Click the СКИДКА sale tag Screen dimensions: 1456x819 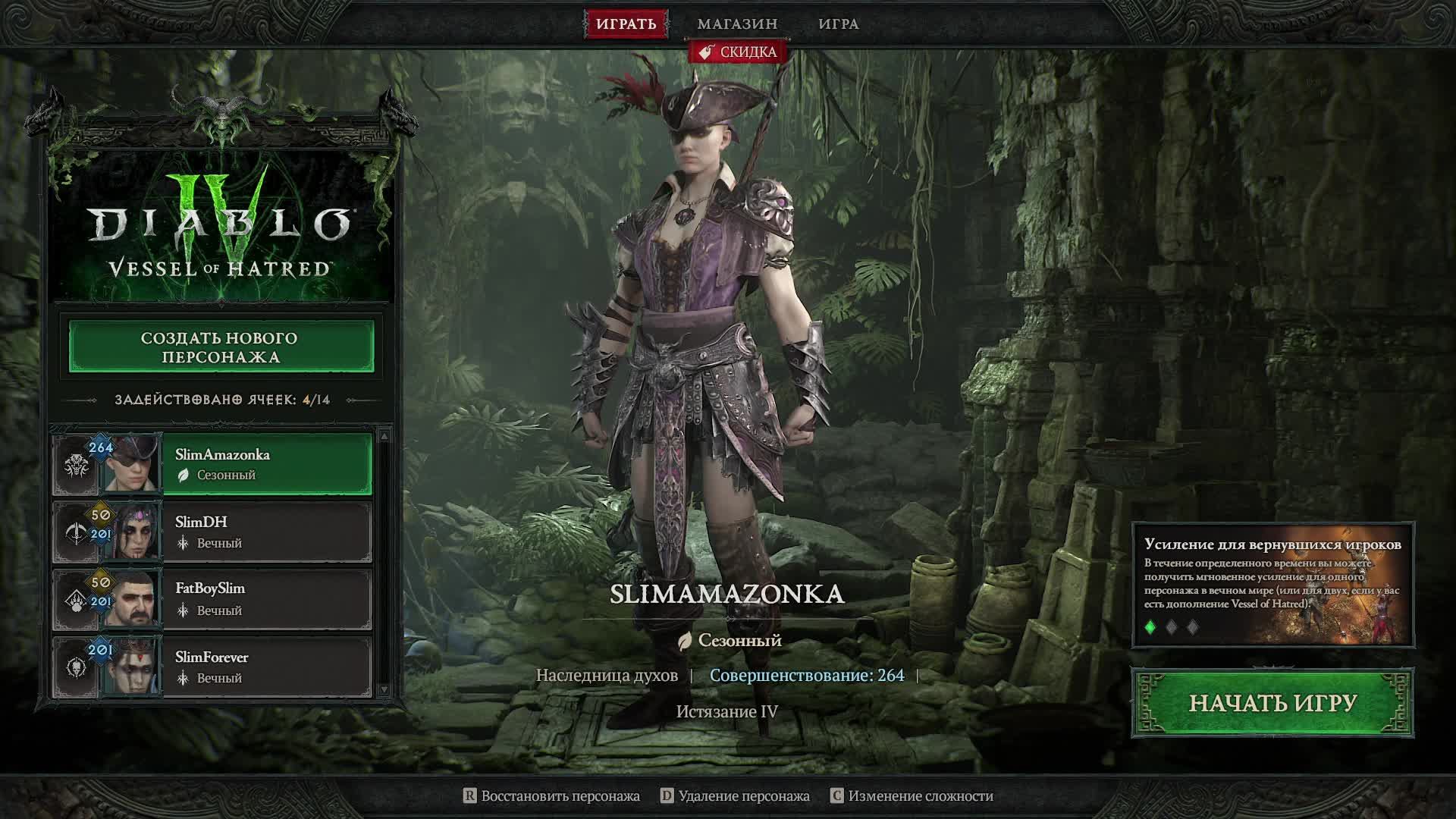738,52
